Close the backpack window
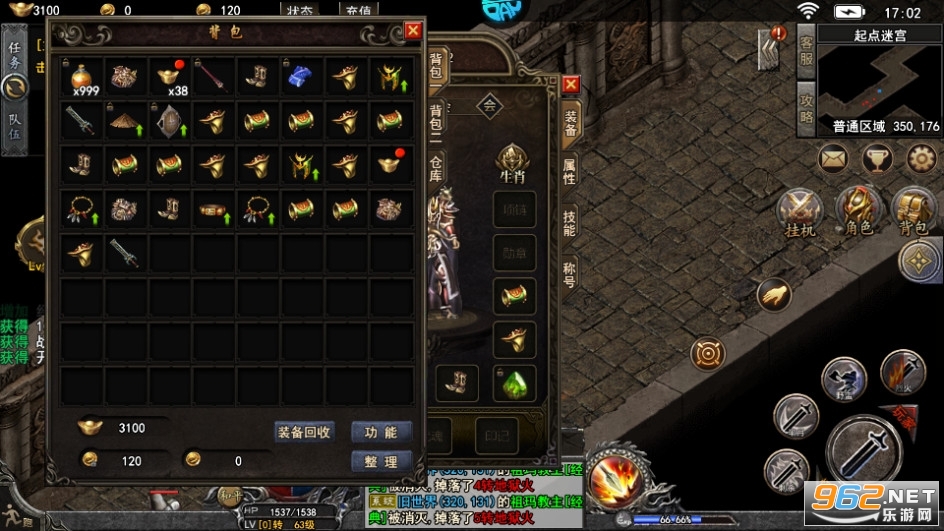 413,31
